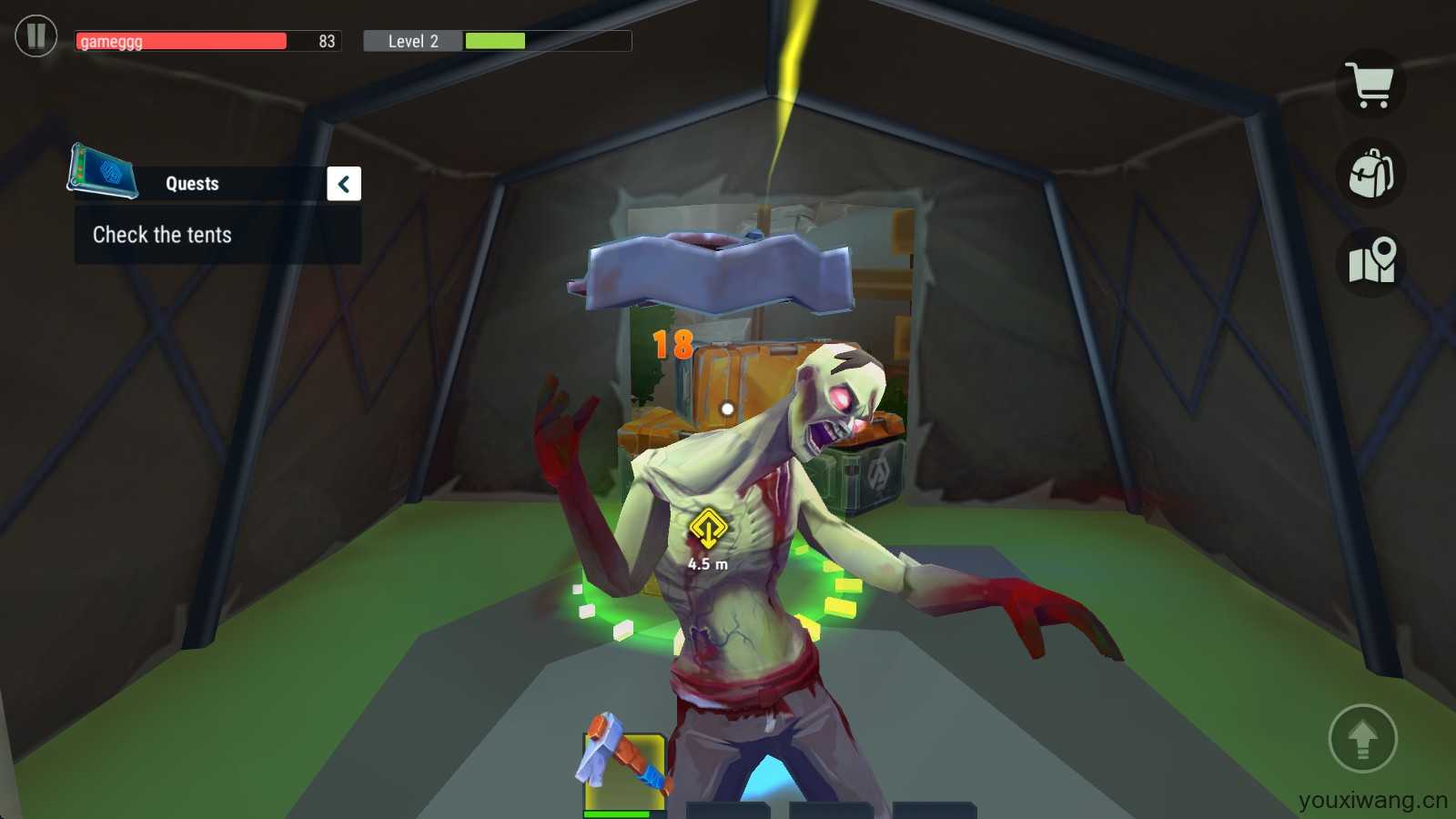This screenshot has width=1456, height=819.
Task: Collapse the Quests panel arrow
Action: click(x=344, y=184)
